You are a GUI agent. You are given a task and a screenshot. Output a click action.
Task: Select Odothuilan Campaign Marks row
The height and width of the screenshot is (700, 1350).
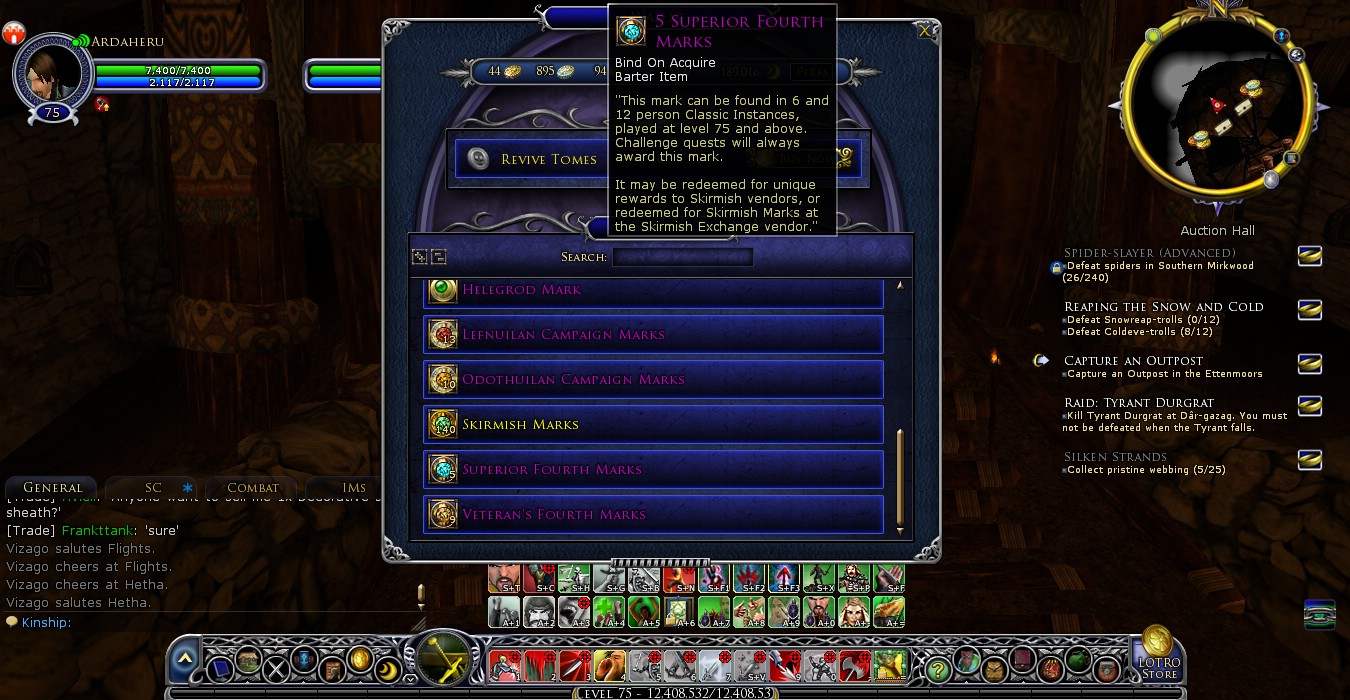(653, 379)
